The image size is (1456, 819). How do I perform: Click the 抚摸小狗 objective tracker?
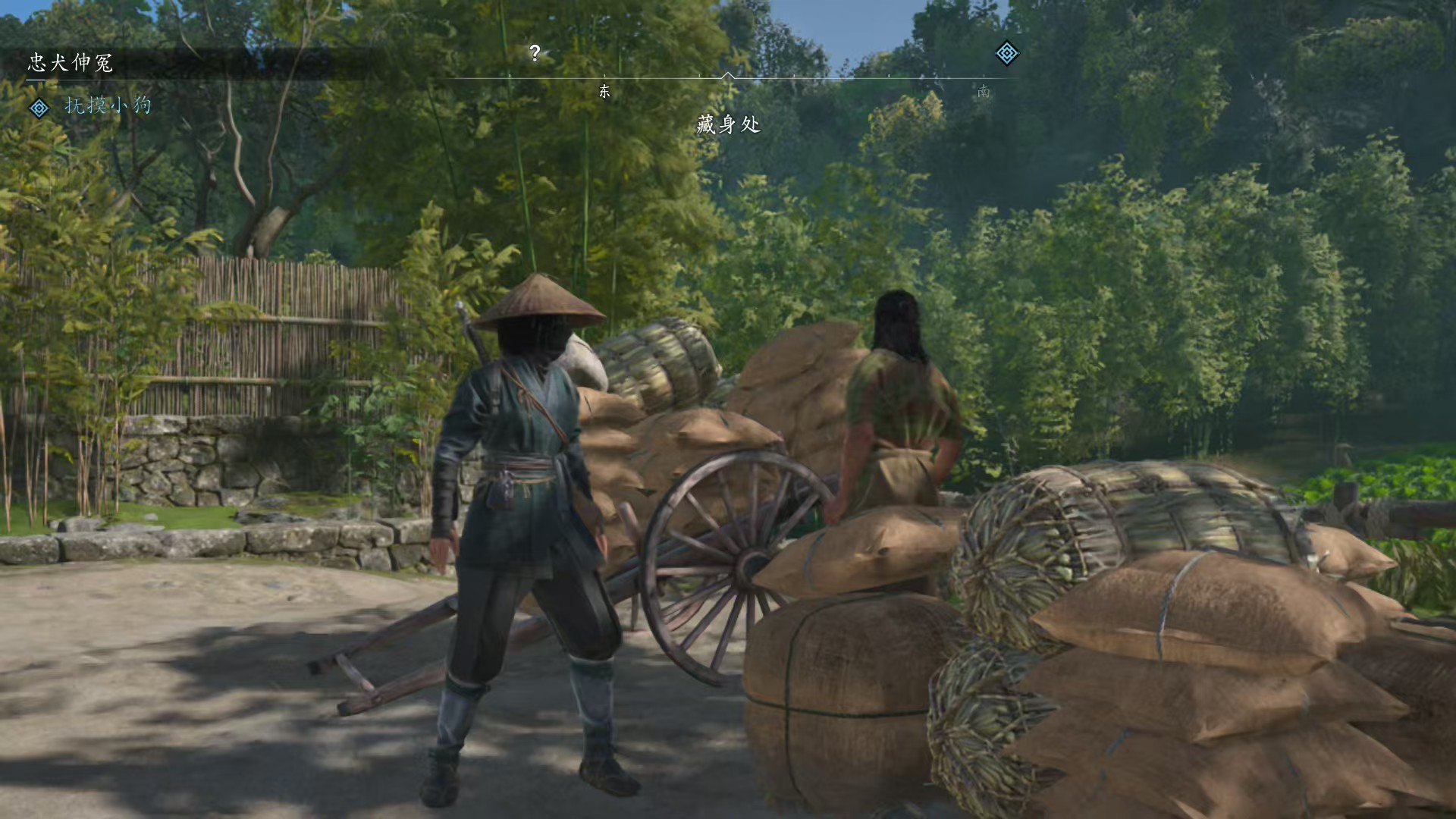(108, 105)
